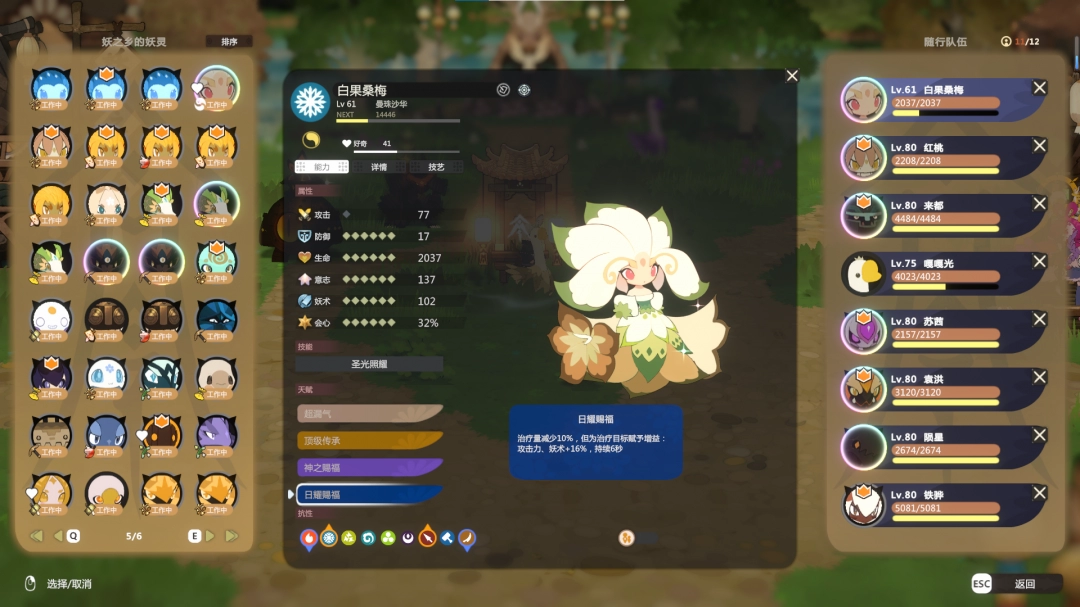Click the fire resistance icon
Viewport: 1080px width, 607px height.
click(x=308, y=538)
